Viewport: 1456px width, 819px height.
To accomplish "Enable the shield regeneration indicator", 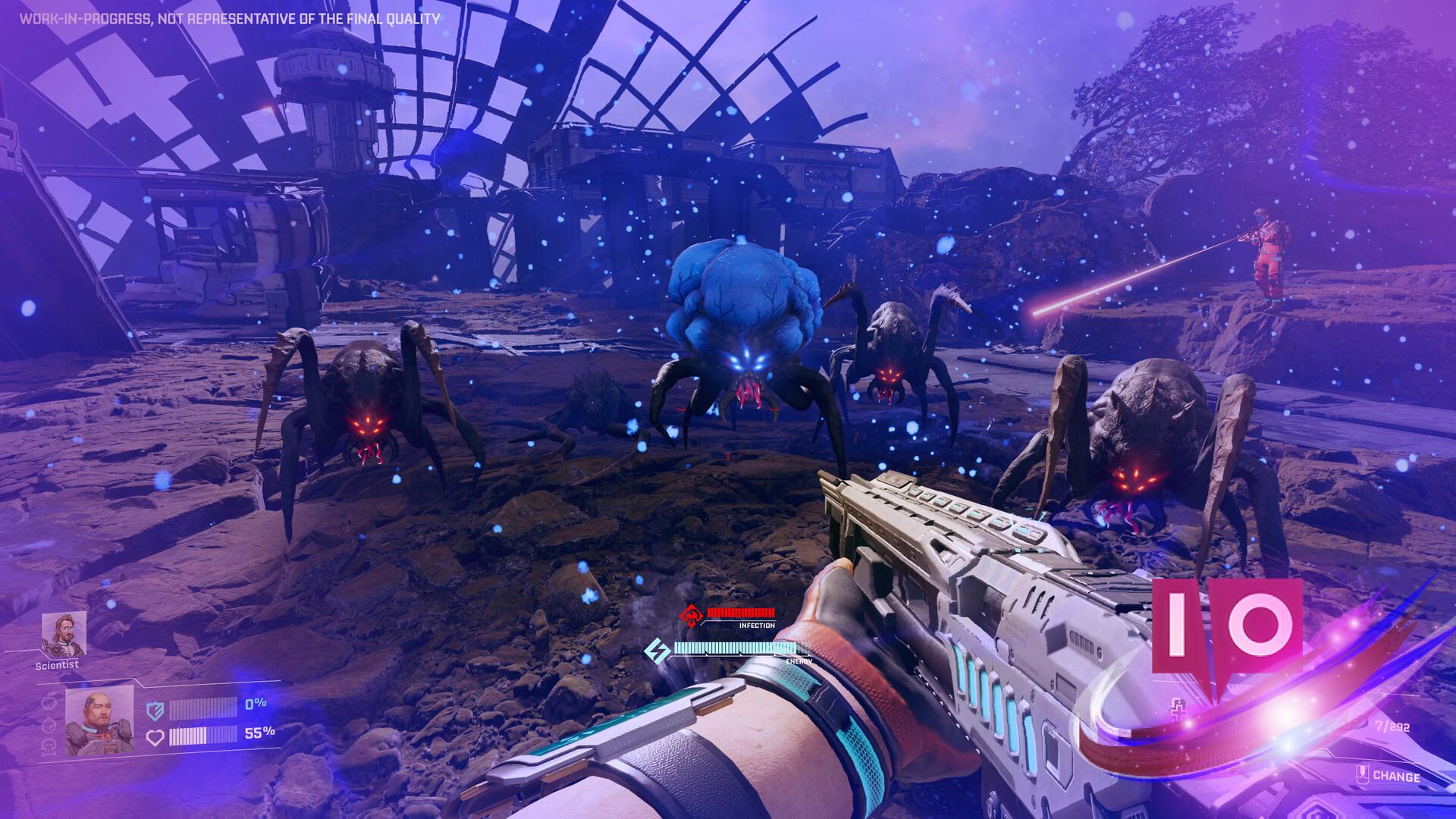I will [155, 709].
